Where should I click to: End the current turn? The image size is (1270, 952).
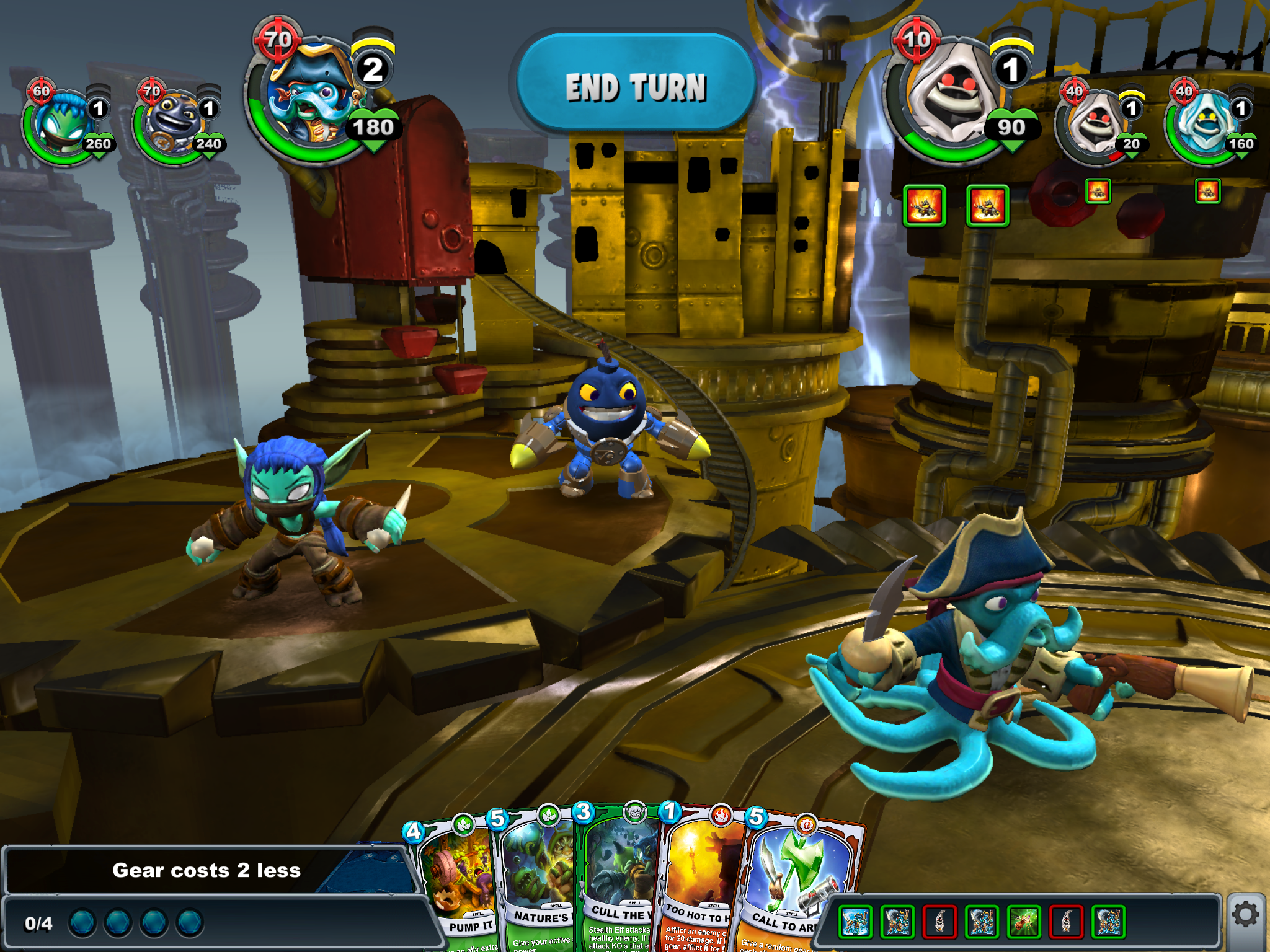click(x=635, y=86)
